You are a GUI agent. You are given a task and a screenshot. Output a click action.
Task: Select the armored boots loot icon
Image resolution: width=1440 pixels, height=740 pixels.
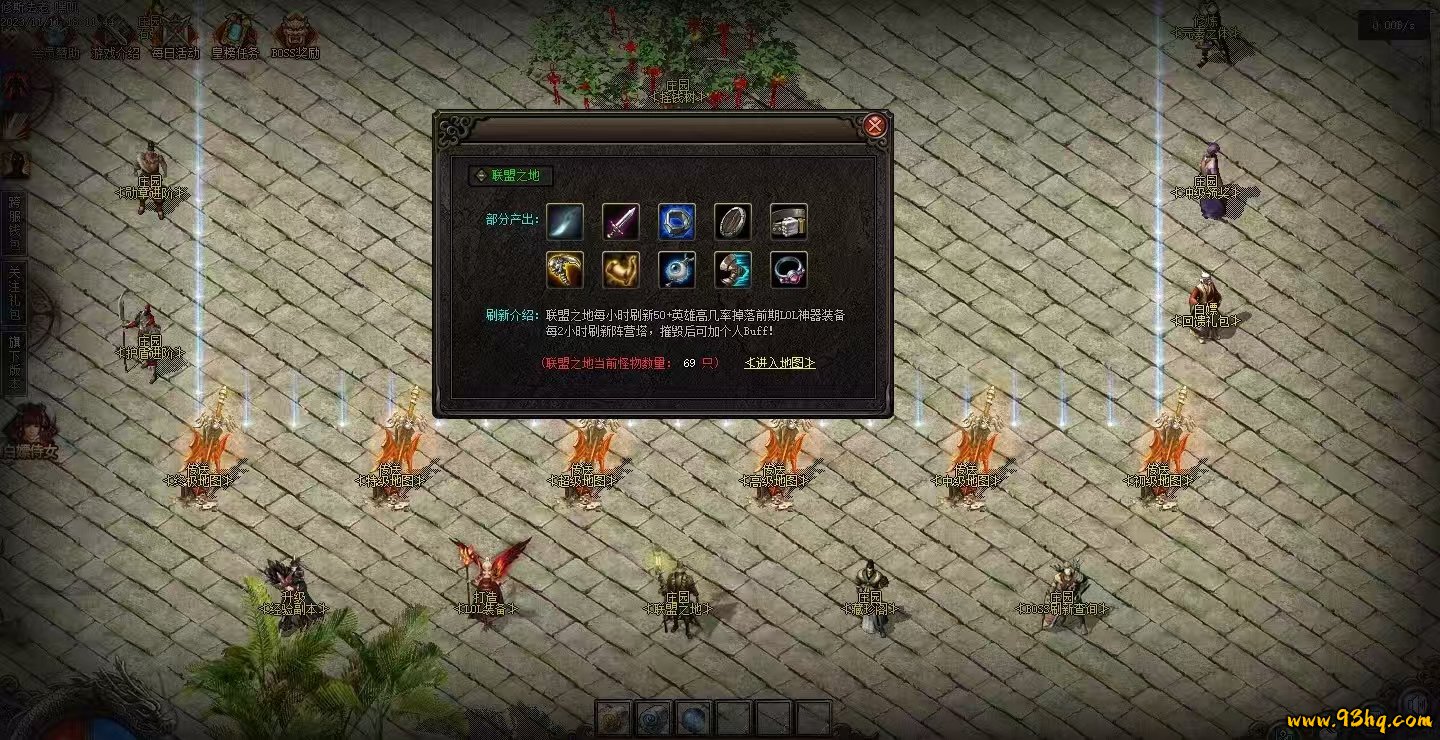(733, 270)
